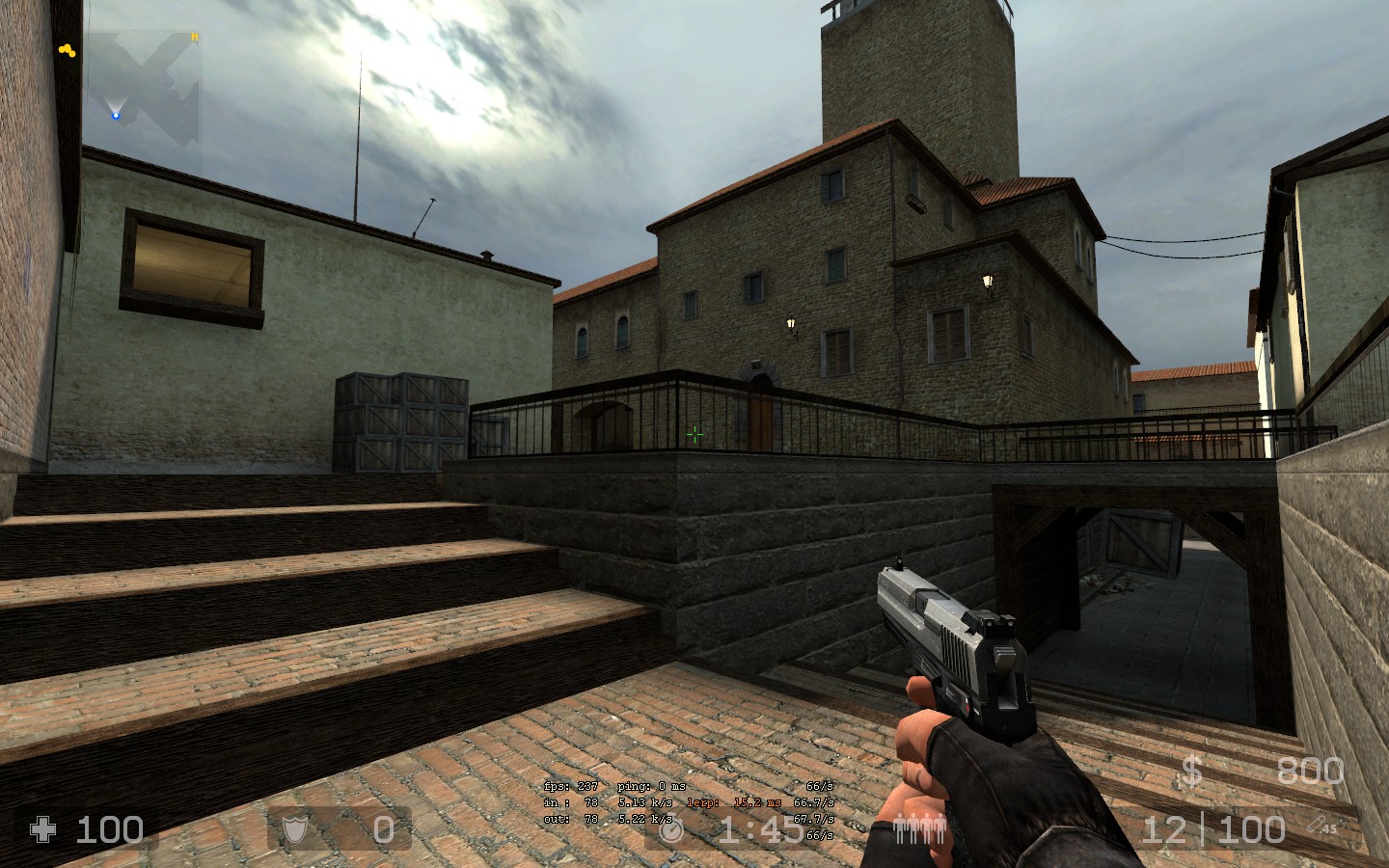
Task: Click the hostage status icons
Action: (919, 830)
